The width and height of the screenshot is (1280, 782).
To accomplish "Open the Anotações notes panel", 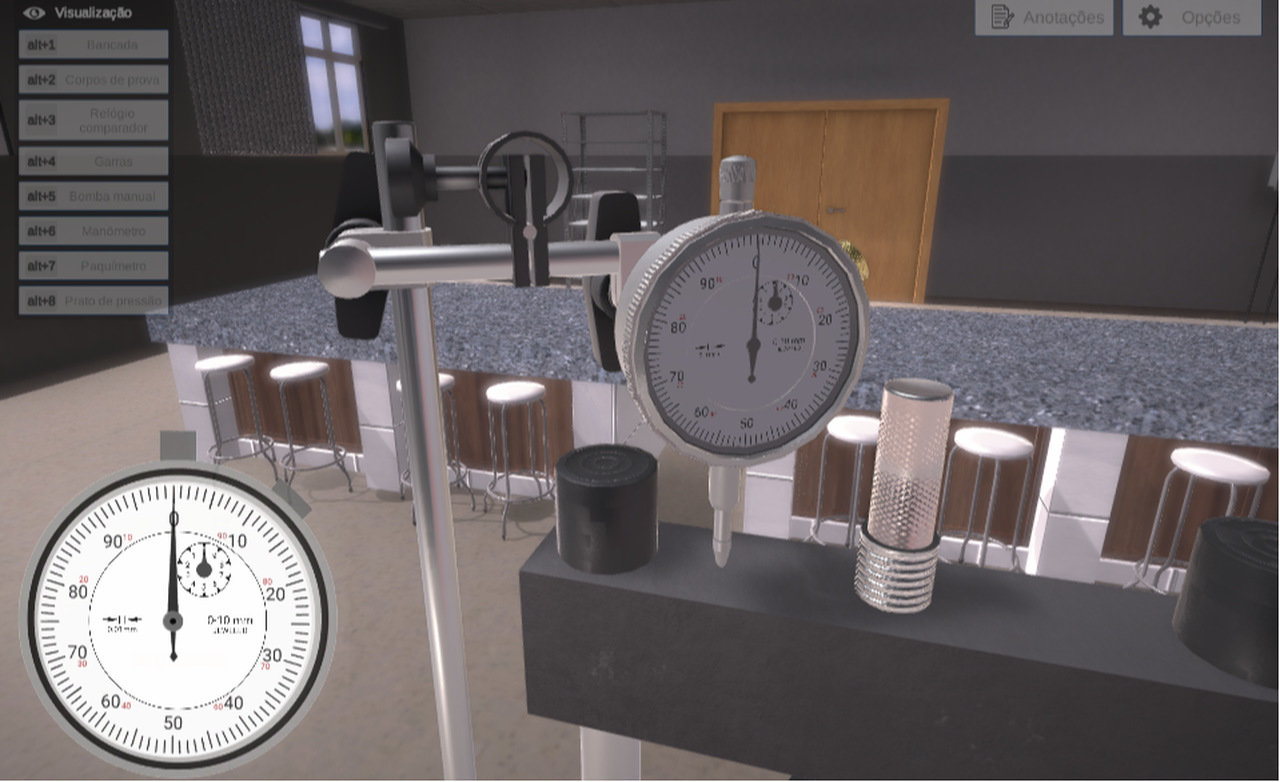I will tap(1044, 17).
